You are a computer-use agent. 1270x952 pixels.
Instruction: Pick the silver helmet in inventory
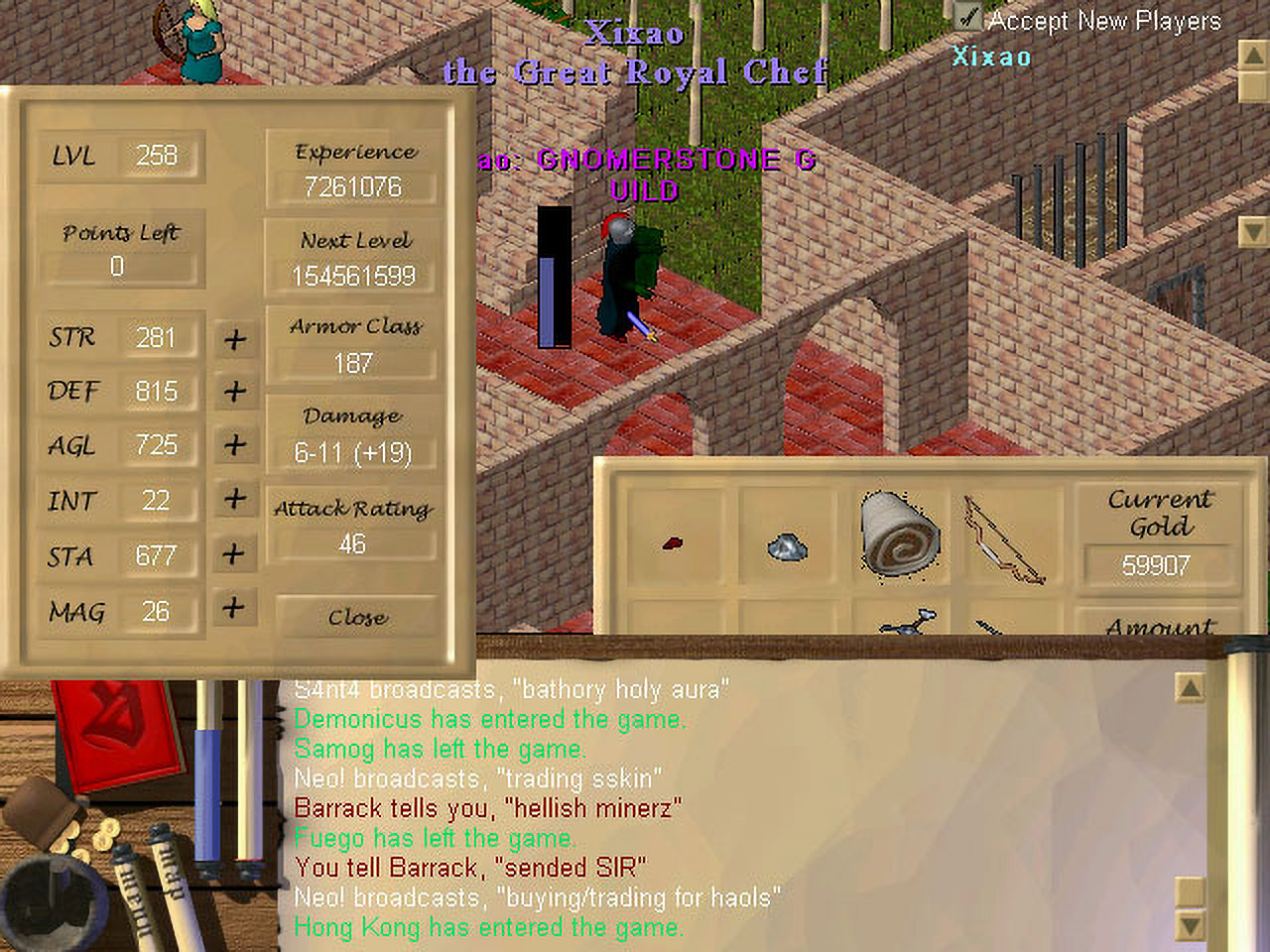[788, 544]
